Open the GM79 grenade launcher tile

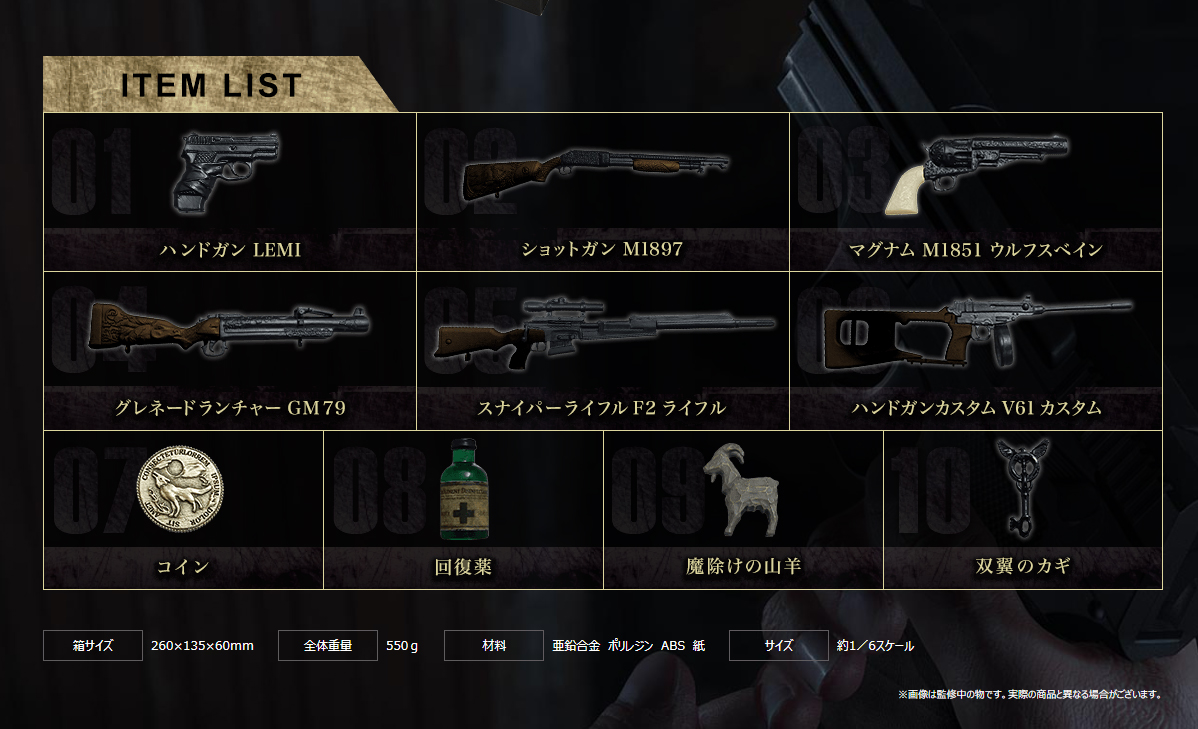230,350
